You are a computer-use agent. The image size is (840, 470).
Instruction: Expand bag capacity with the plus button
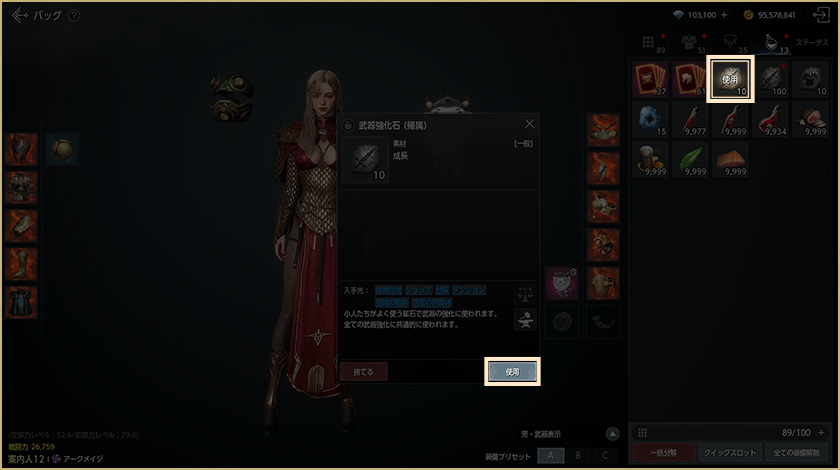pyautogui.click(x=821, y=432)
